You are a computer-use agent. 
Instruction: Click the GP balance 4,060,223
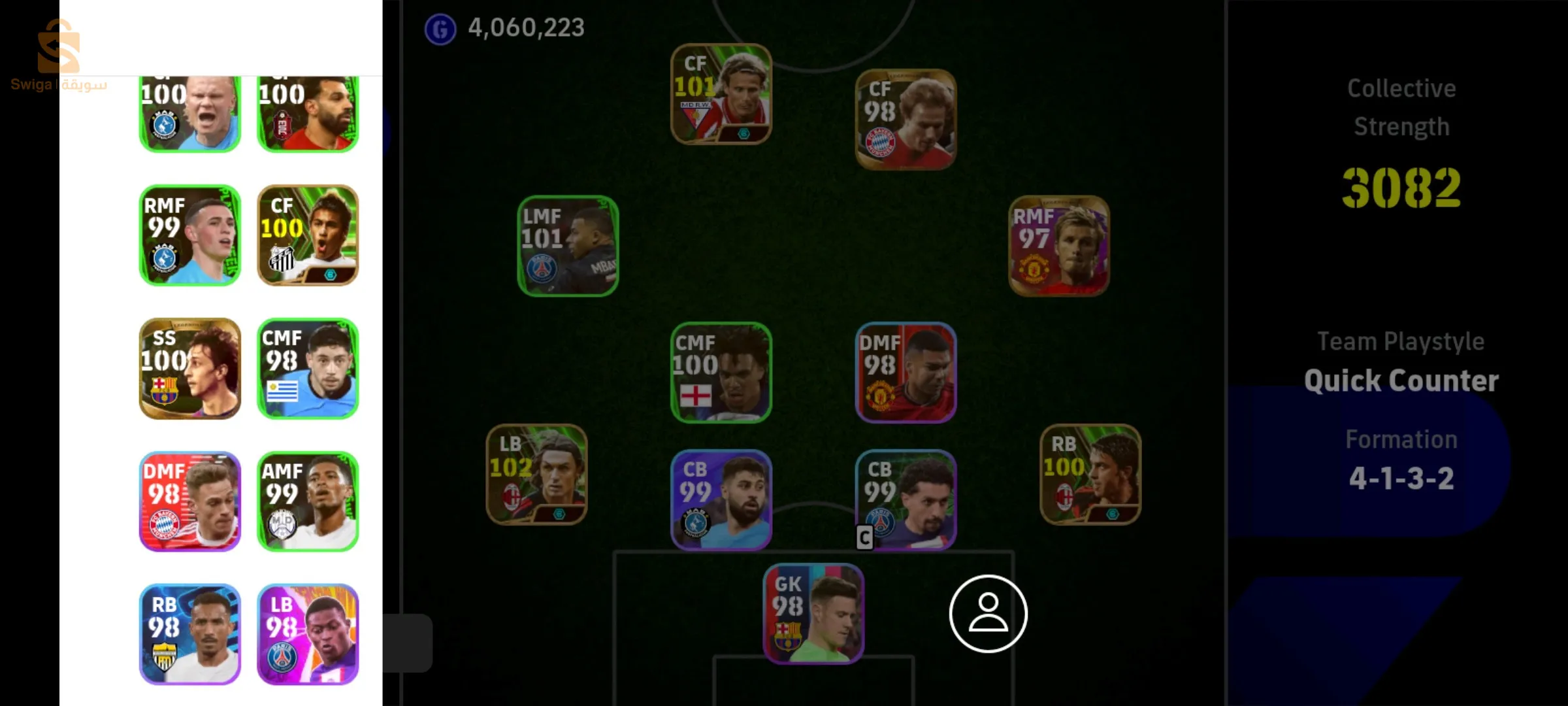click(525, 27)
